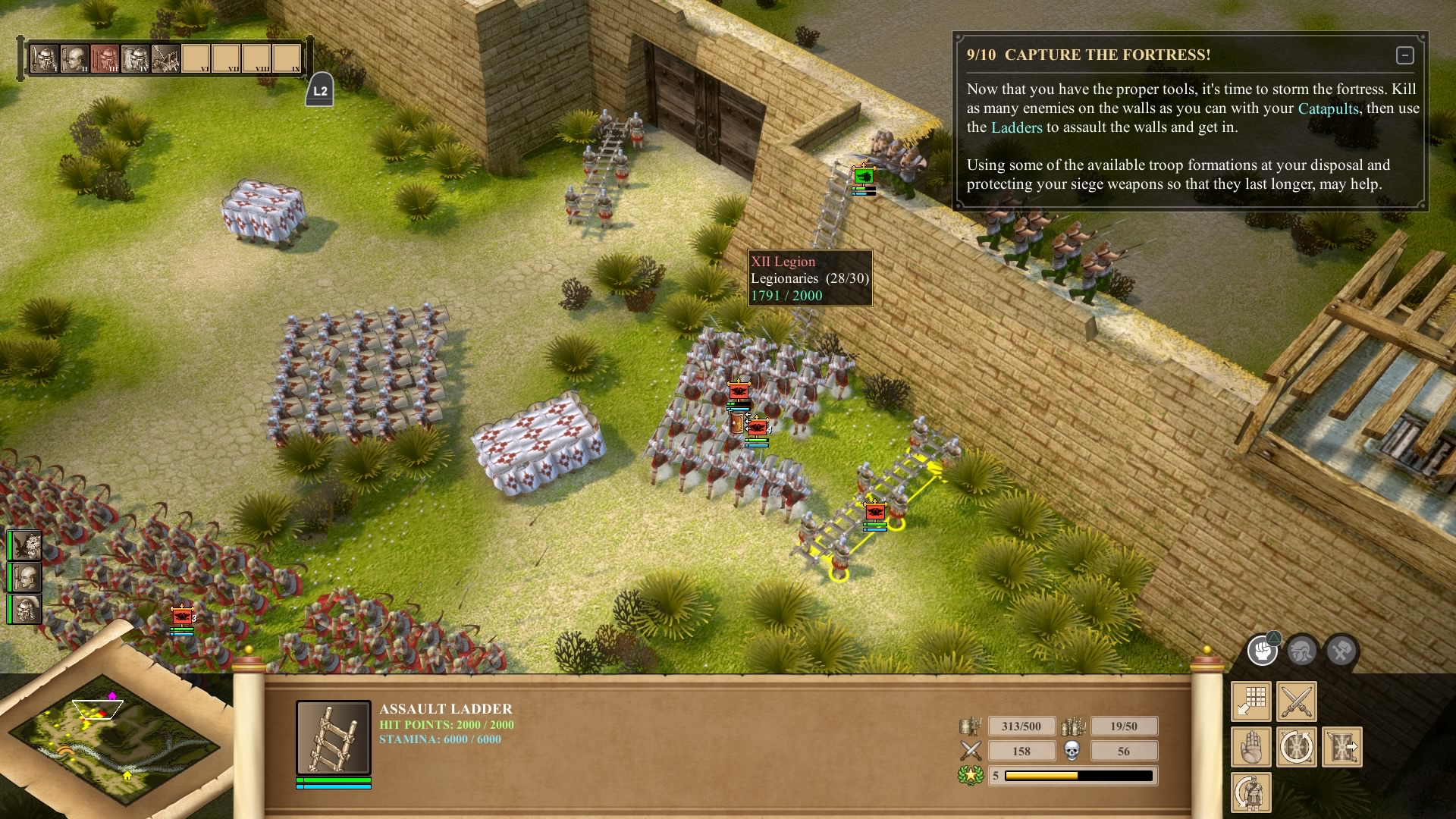Select the red-highlighted control group III
1456x819 pixels.
tap(105, 58)
